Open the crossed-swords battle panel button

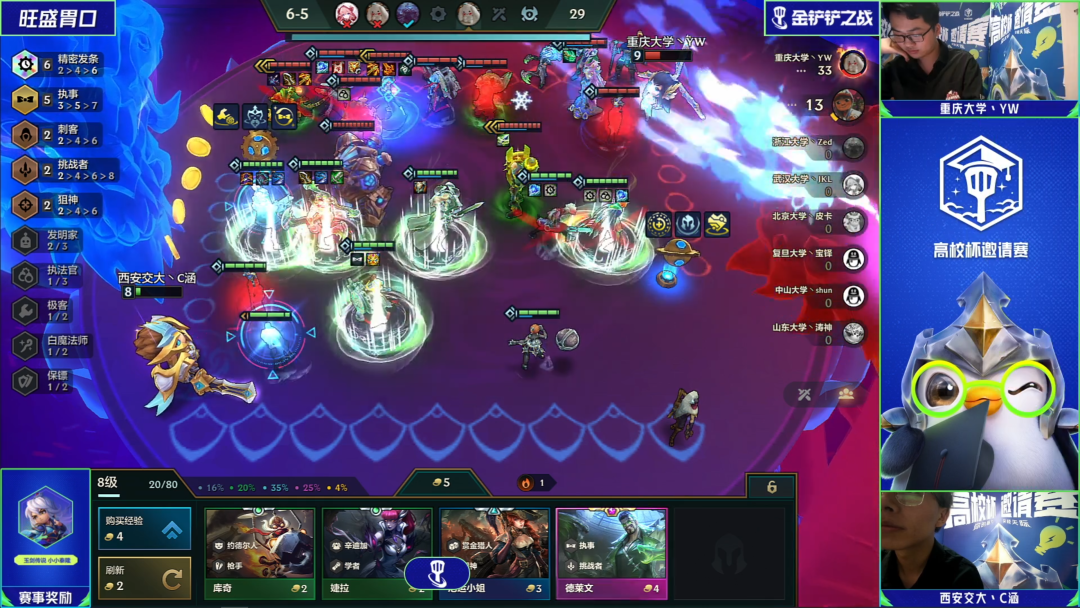point(803,394)
